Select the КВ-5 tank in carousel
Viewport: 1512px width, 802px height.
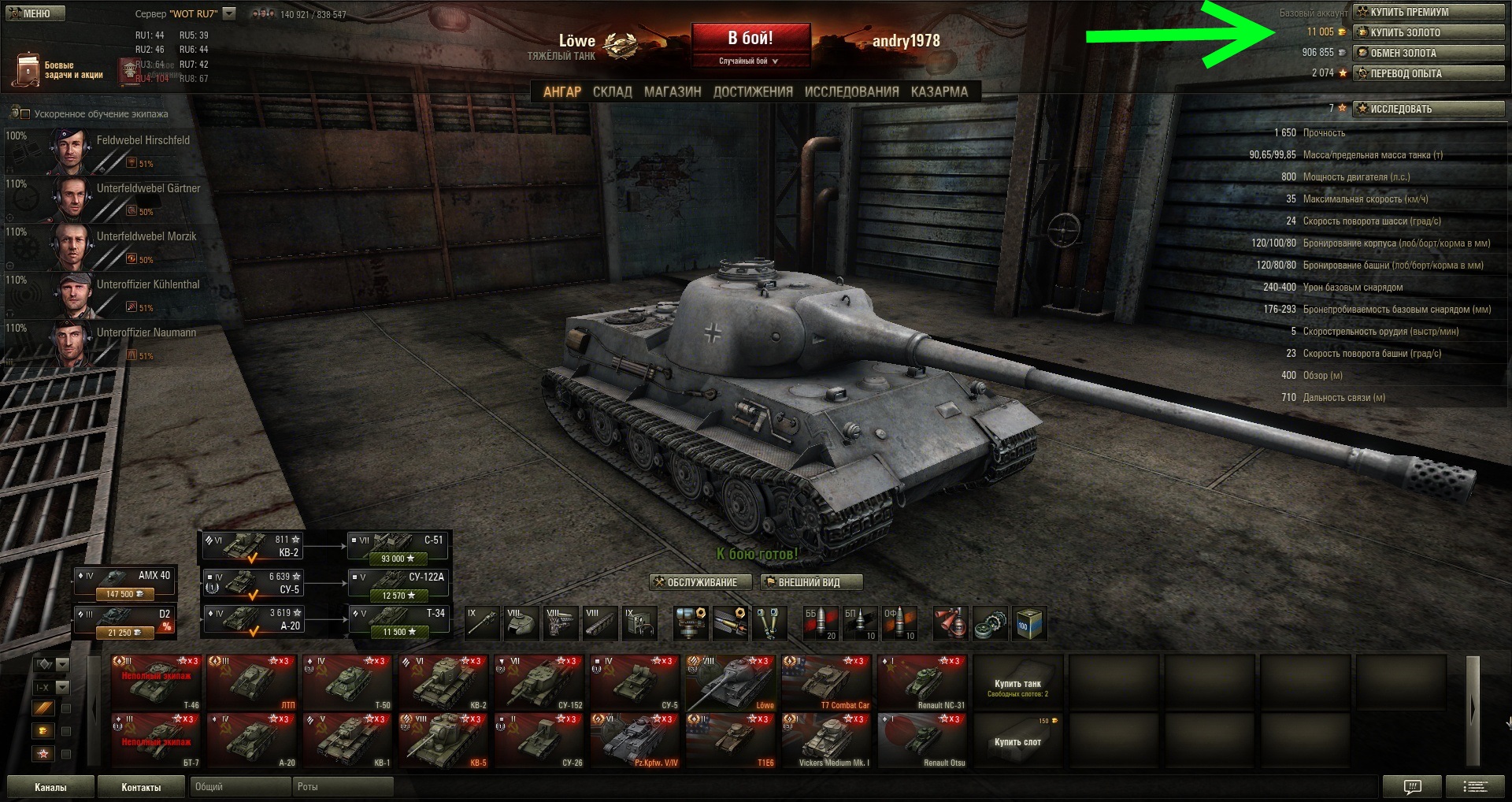coord(444,741)
